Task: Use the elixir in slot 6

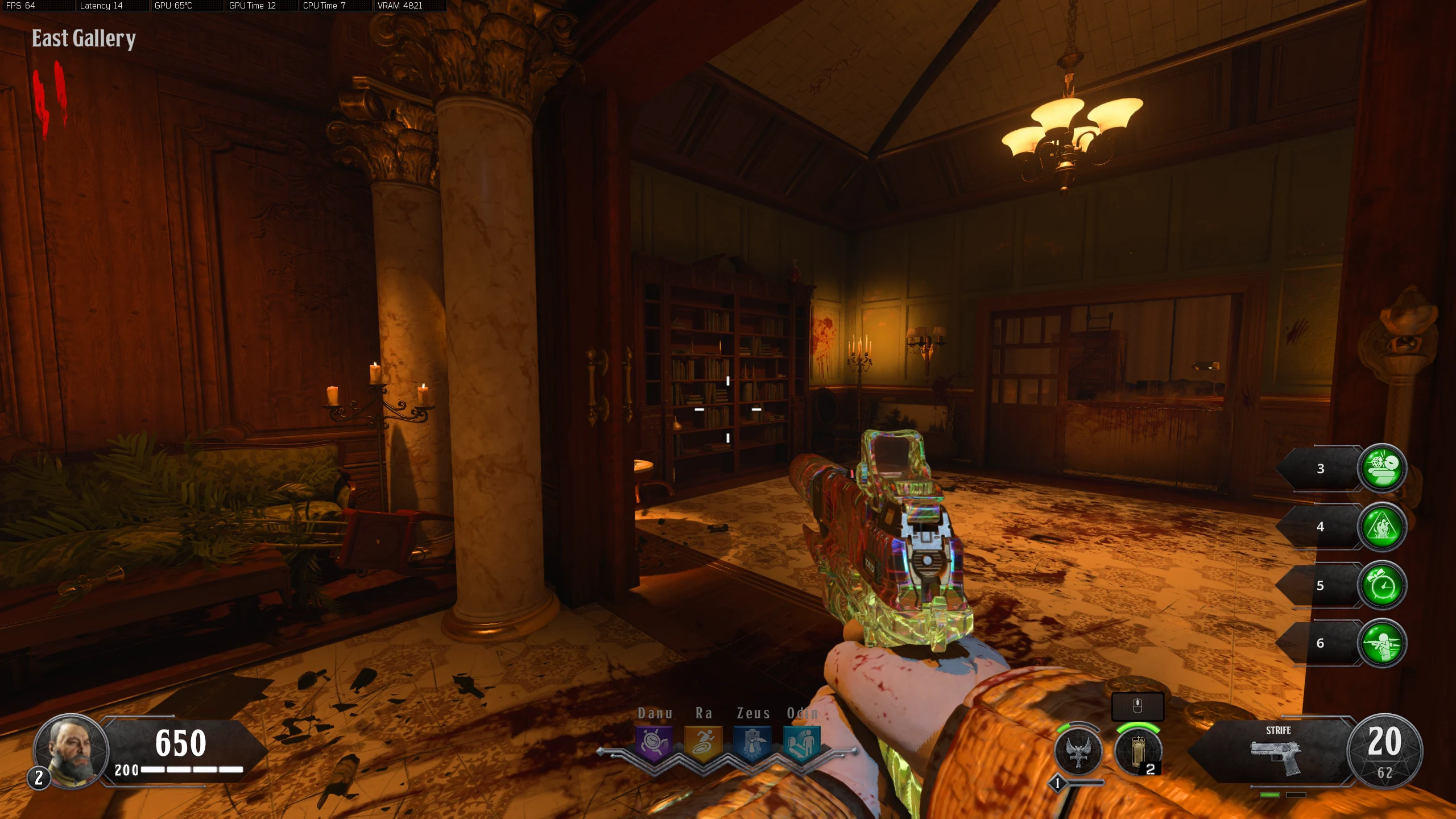Action: 1382,643
